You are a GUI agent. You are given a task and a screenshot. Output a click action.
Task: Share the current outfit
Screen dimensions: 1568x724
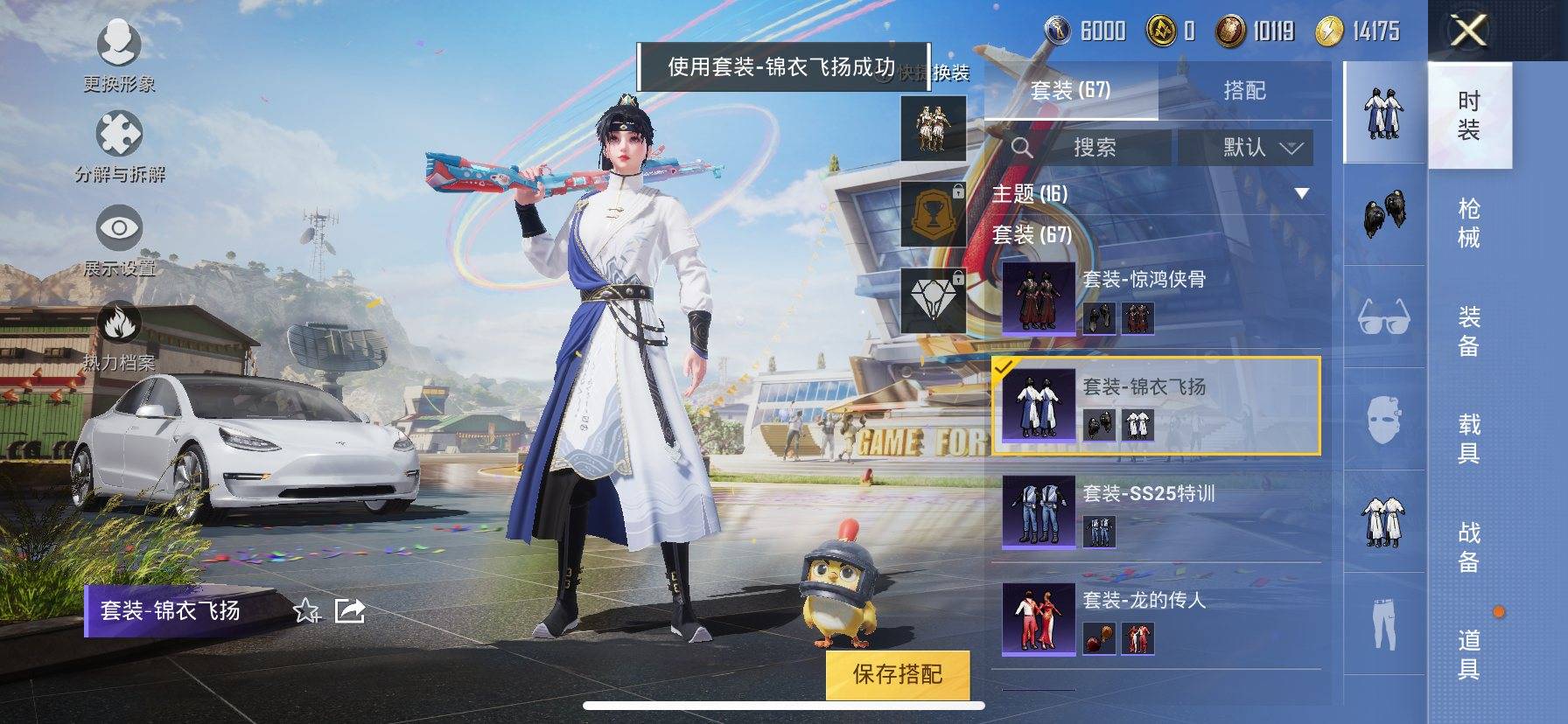coord(350,610)
